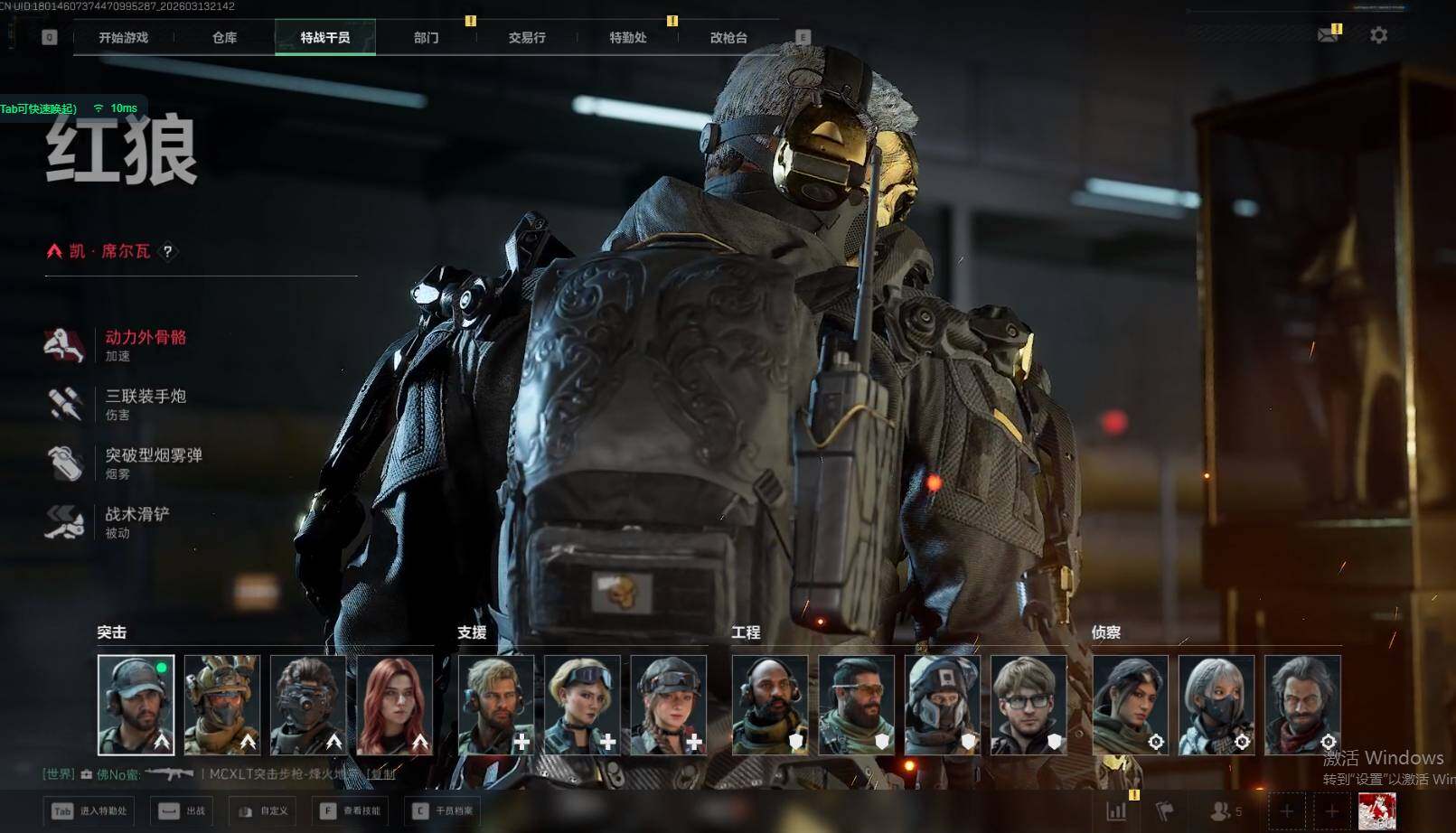Pick the blonde goggles support operator
The image size is (1456, 833).
click(582, 705)
